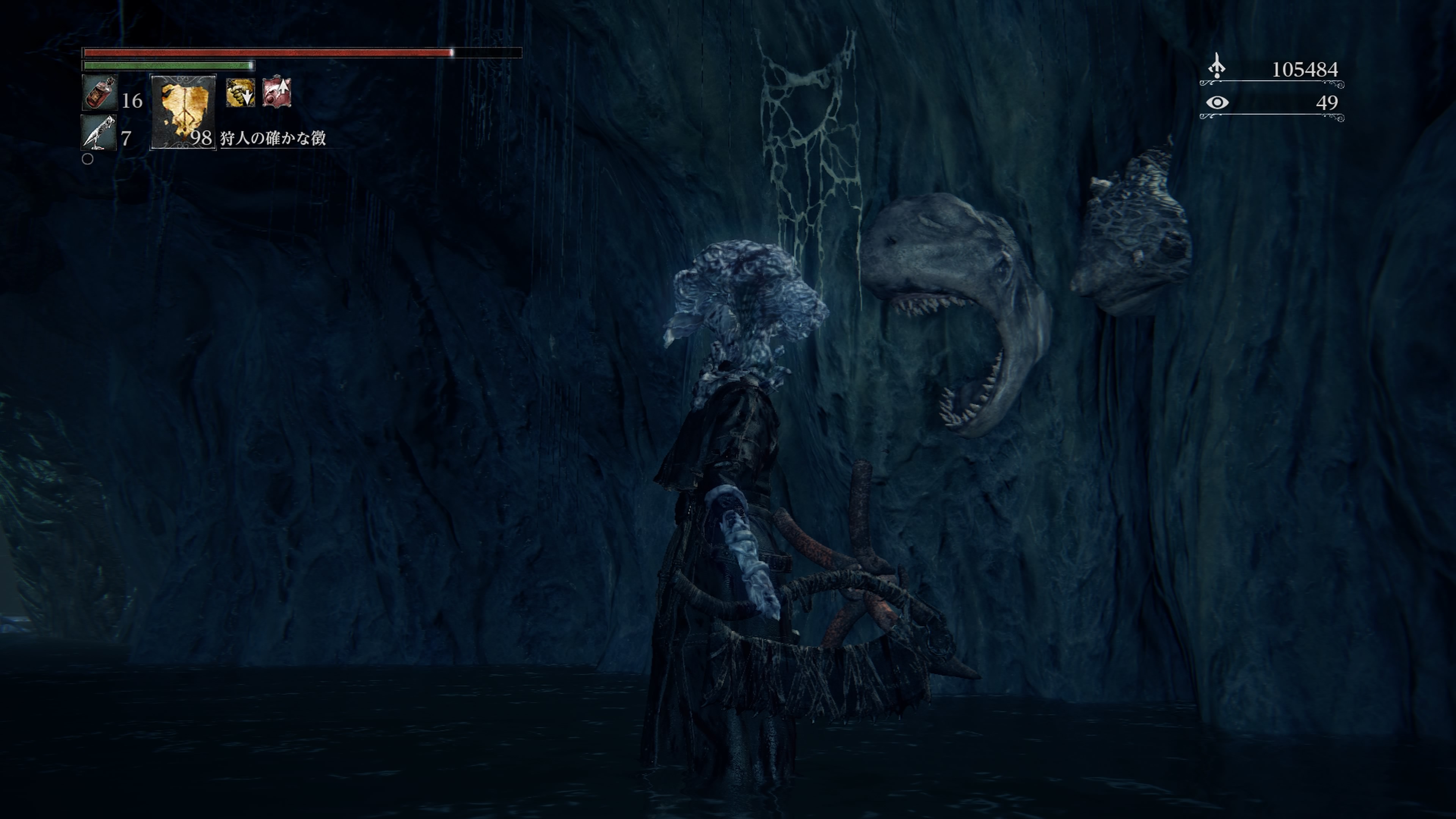Use the Bold Hunter's Mark quick item
The image size is (1456, 819).
pos(183,112)
